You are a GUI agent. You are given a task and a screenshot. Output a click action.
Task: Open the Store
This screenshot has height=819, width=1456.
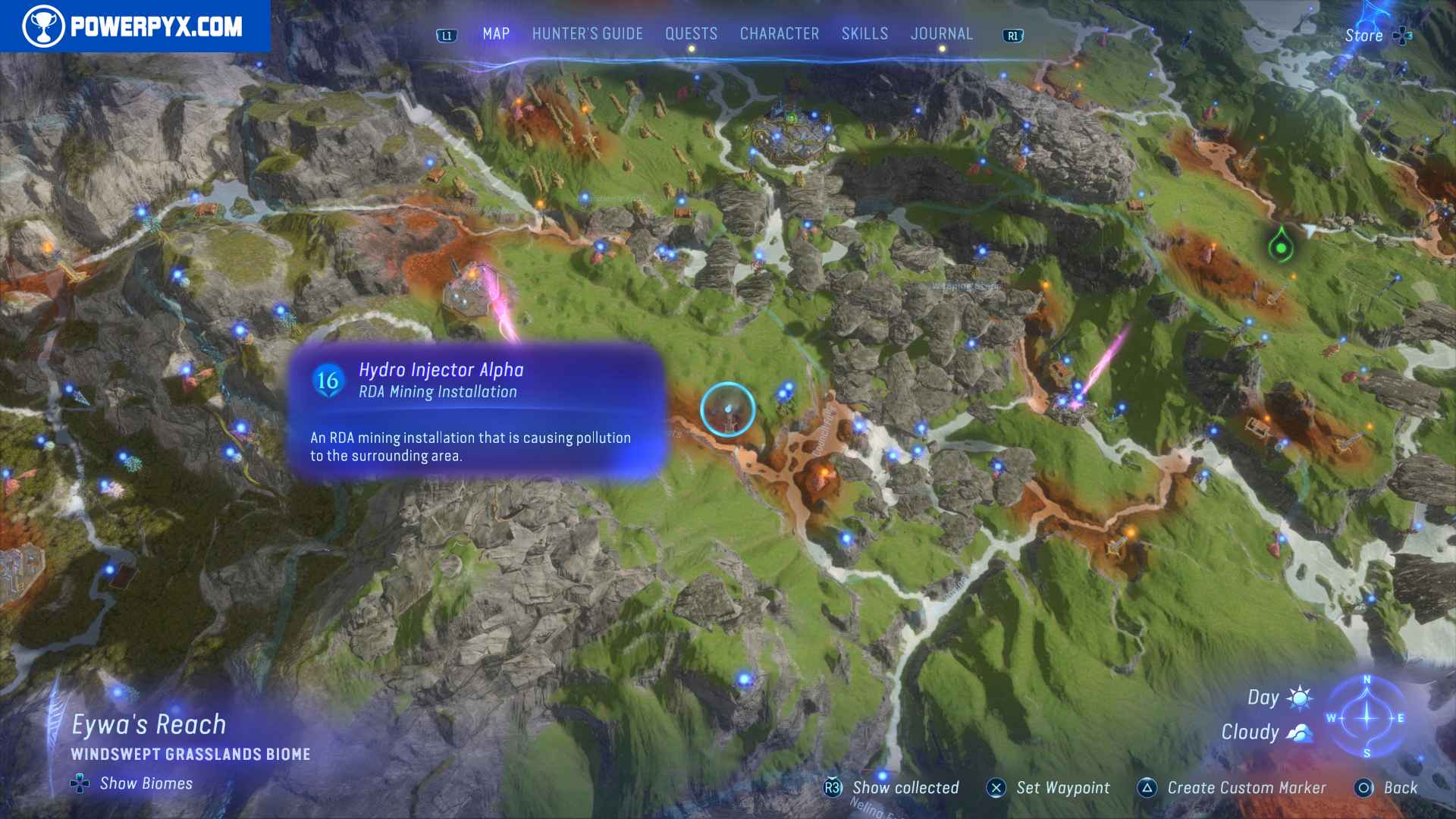1363,35
